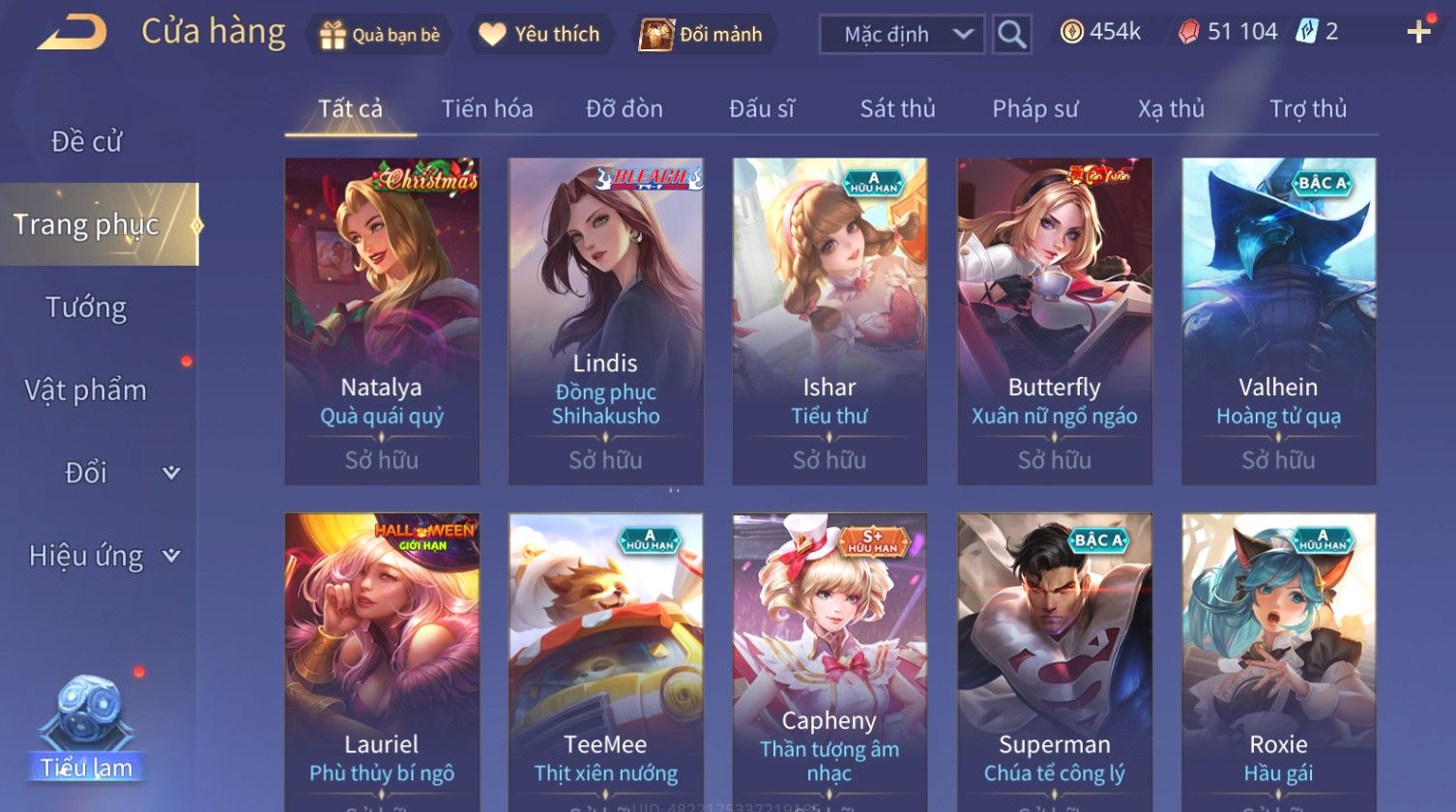Open Quà bạn bè friend gifts
1456x812 pixels.
pos(380,35)
